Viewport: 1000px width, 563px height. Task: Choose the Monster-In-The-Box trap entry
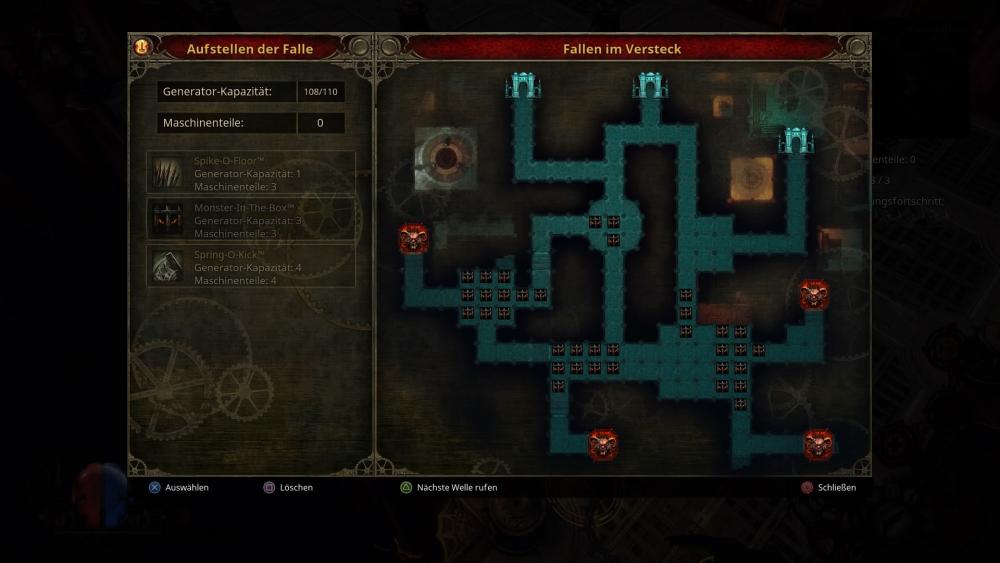tap(251, 220)
